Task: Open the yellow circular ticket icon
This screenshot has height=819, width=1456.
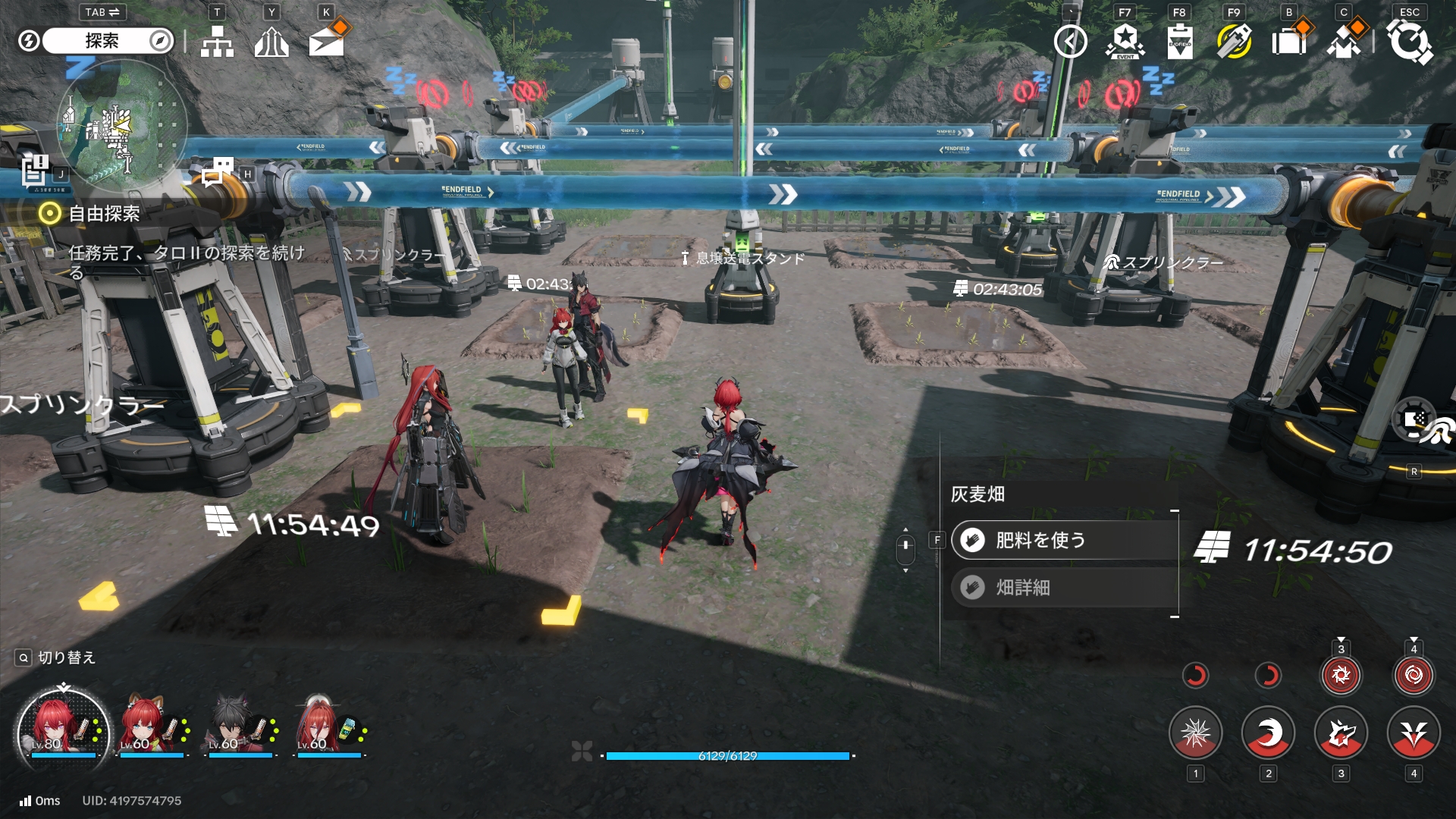Action: (1234, 42)
